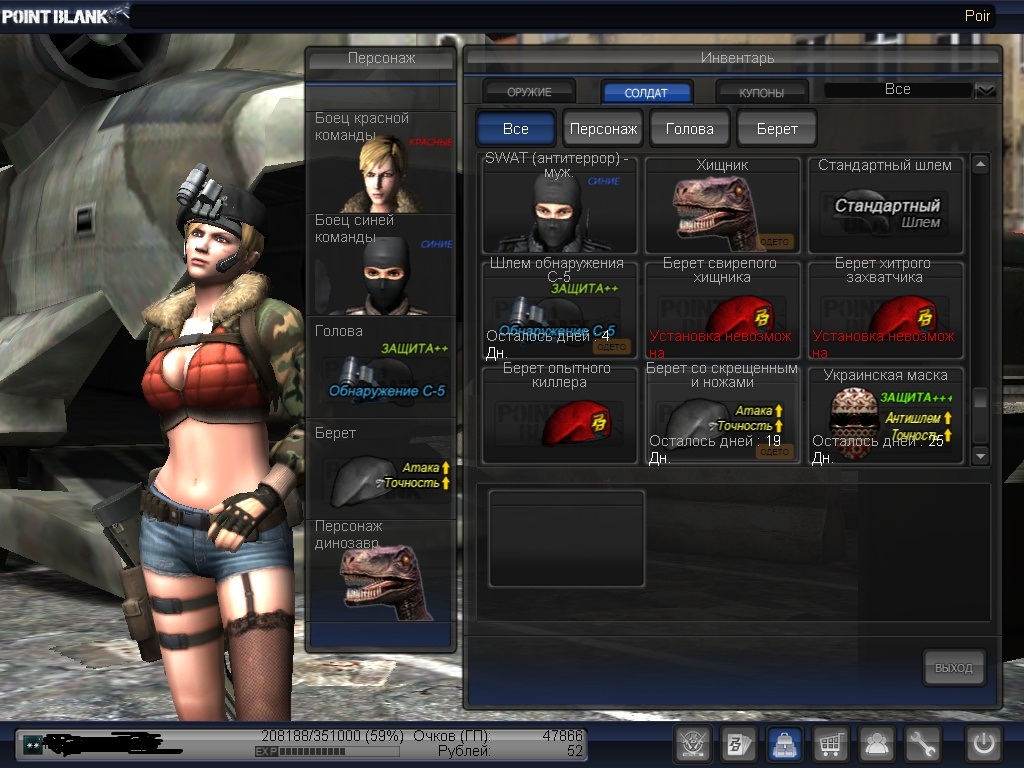The image size is (1024, 768).
Task: Open the friends community icon
Action: click(877, 744)
